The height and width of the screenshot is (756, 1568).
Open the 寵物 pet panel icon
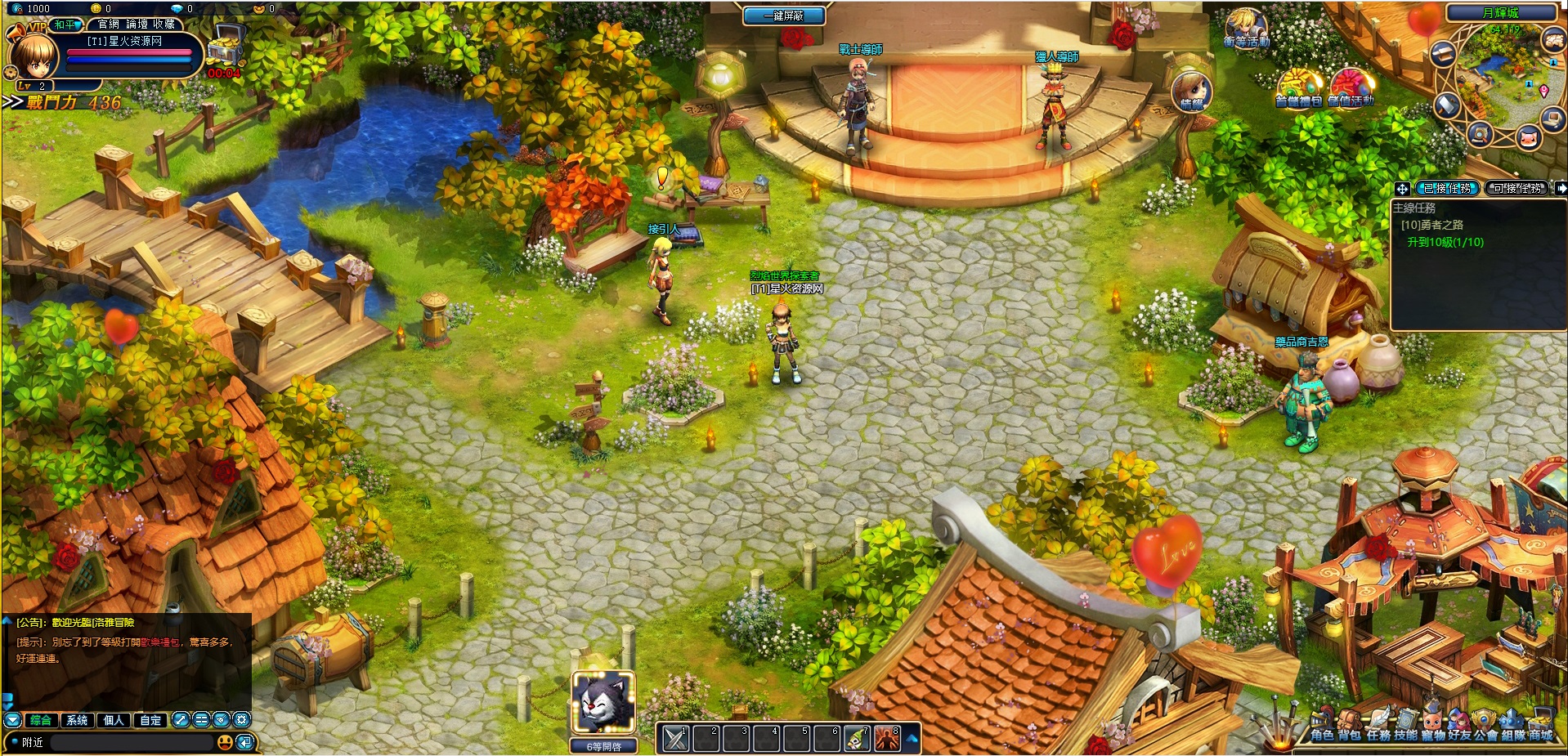1433,719
